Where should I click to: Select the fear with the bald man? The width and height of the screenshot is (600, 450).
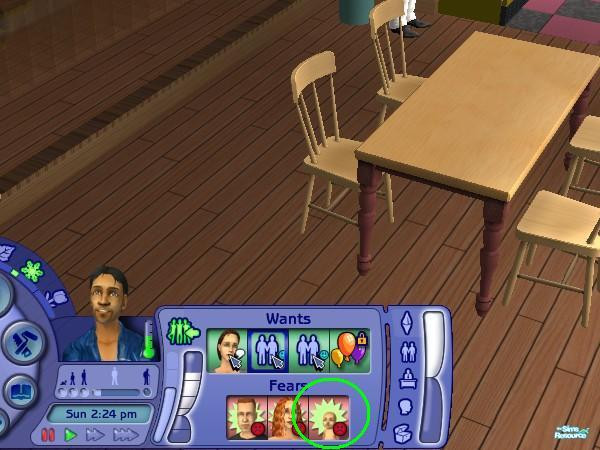245,418
